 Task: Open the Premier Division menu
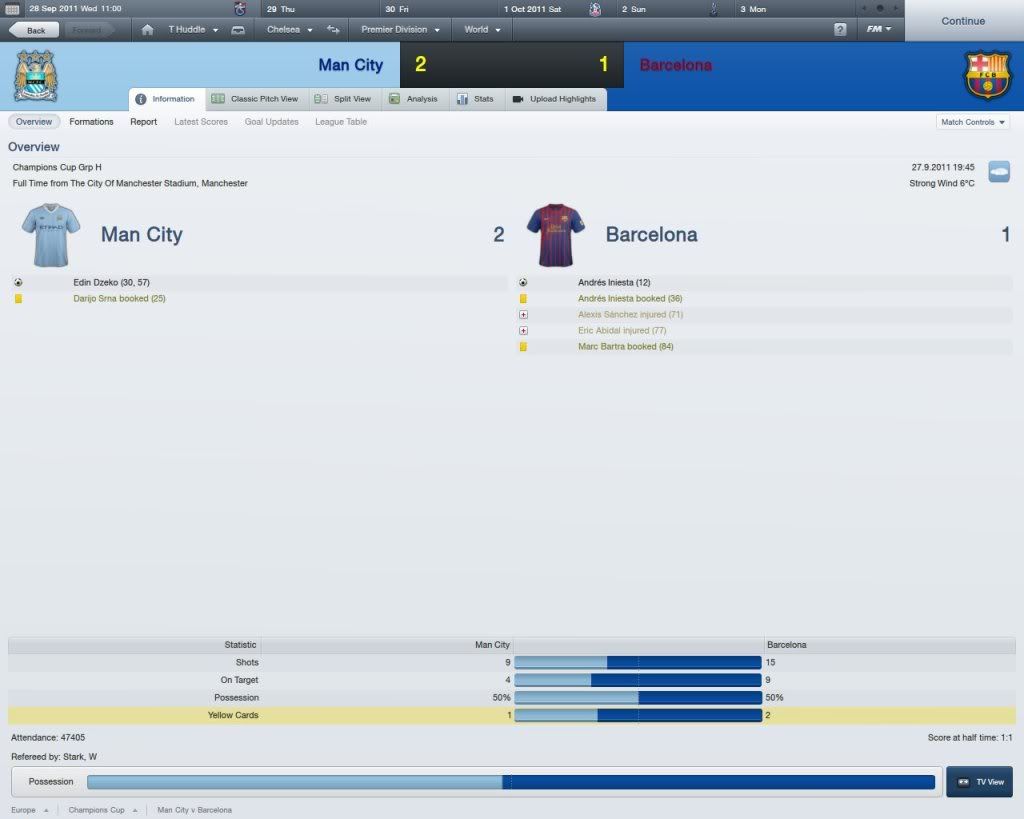tap(400, 30)
